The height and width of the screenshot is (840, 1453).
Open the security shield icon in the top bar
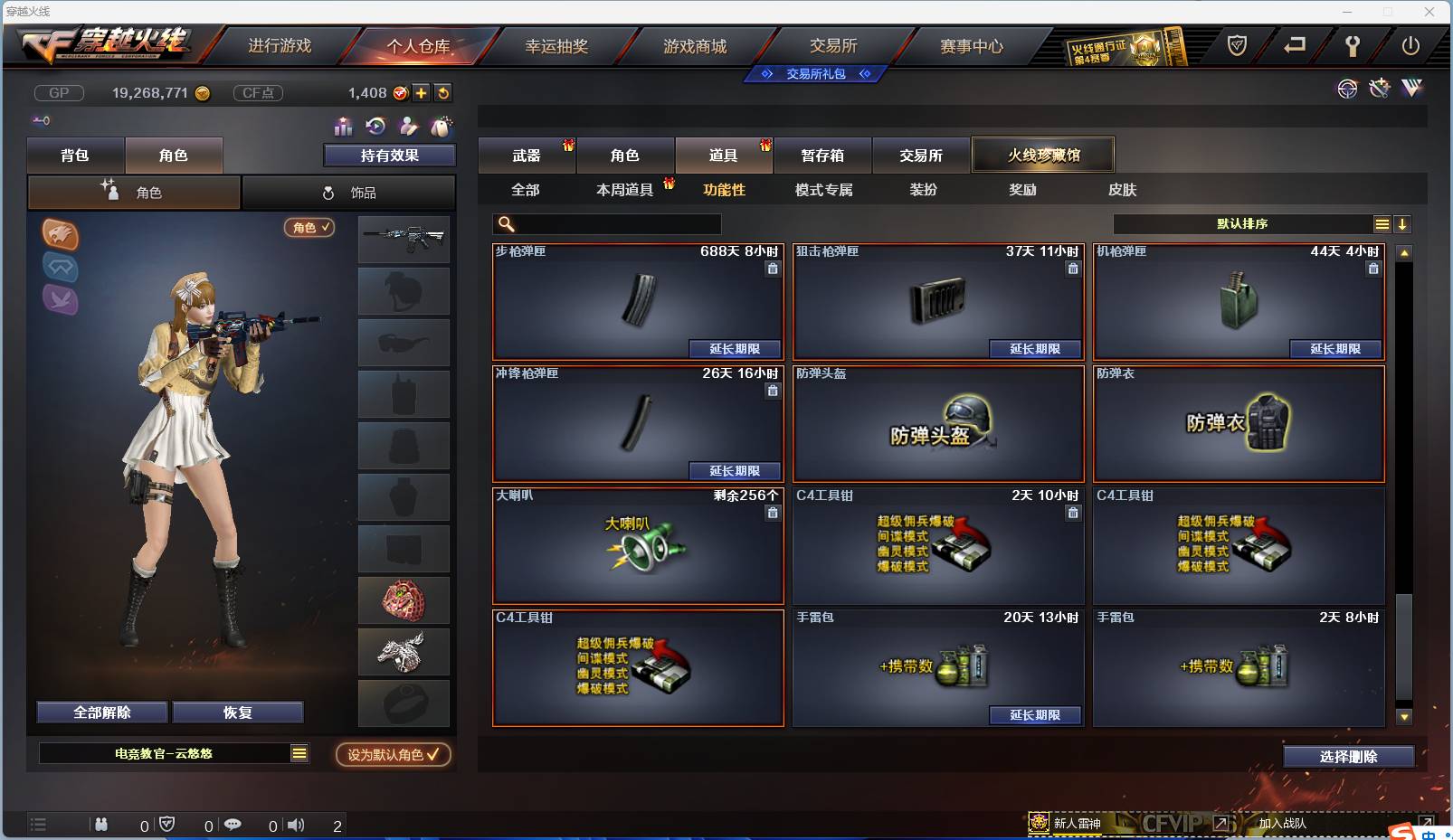(1239, 43)
